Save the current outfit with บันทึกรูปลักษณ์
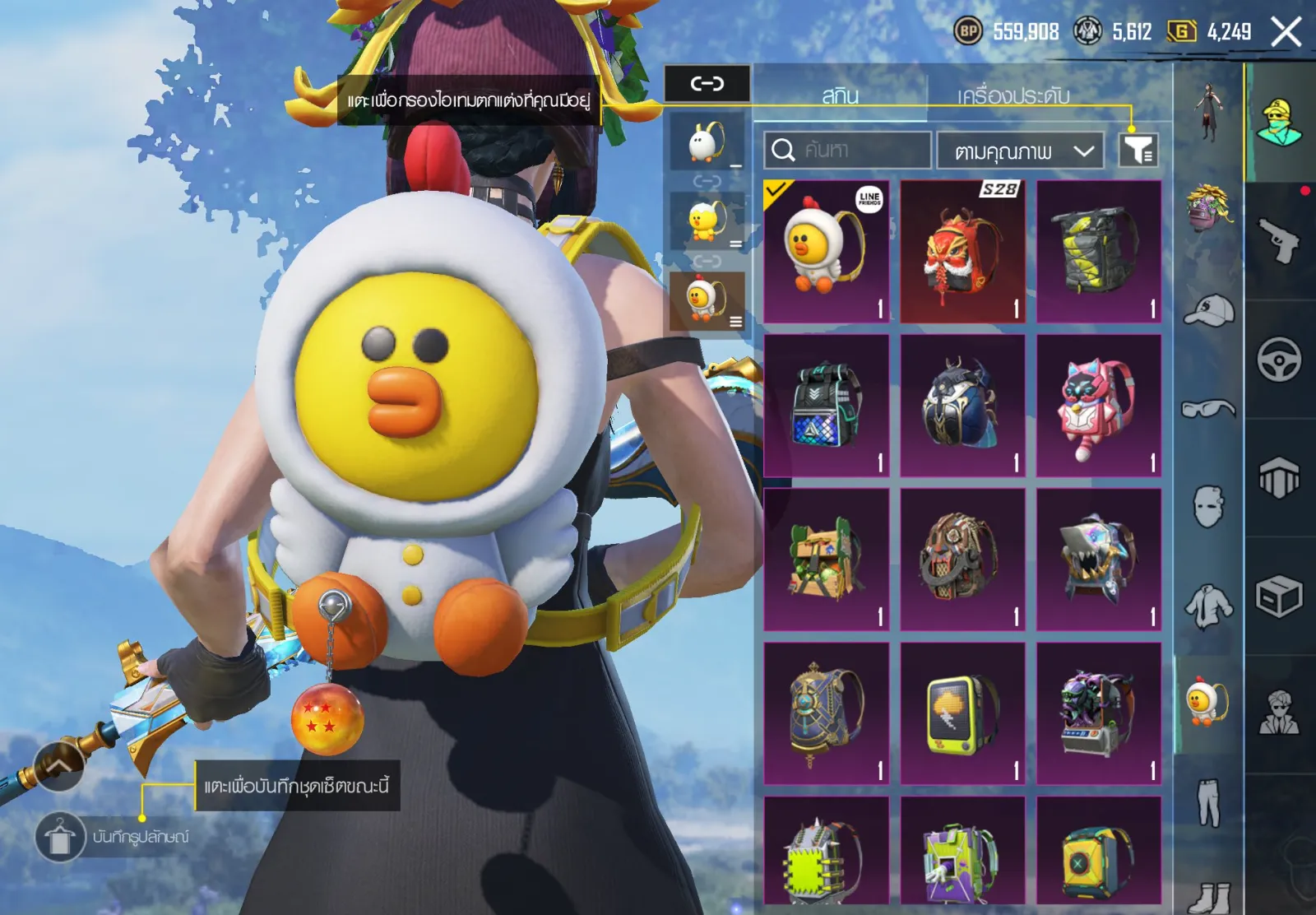 click(x=59, y=837)
